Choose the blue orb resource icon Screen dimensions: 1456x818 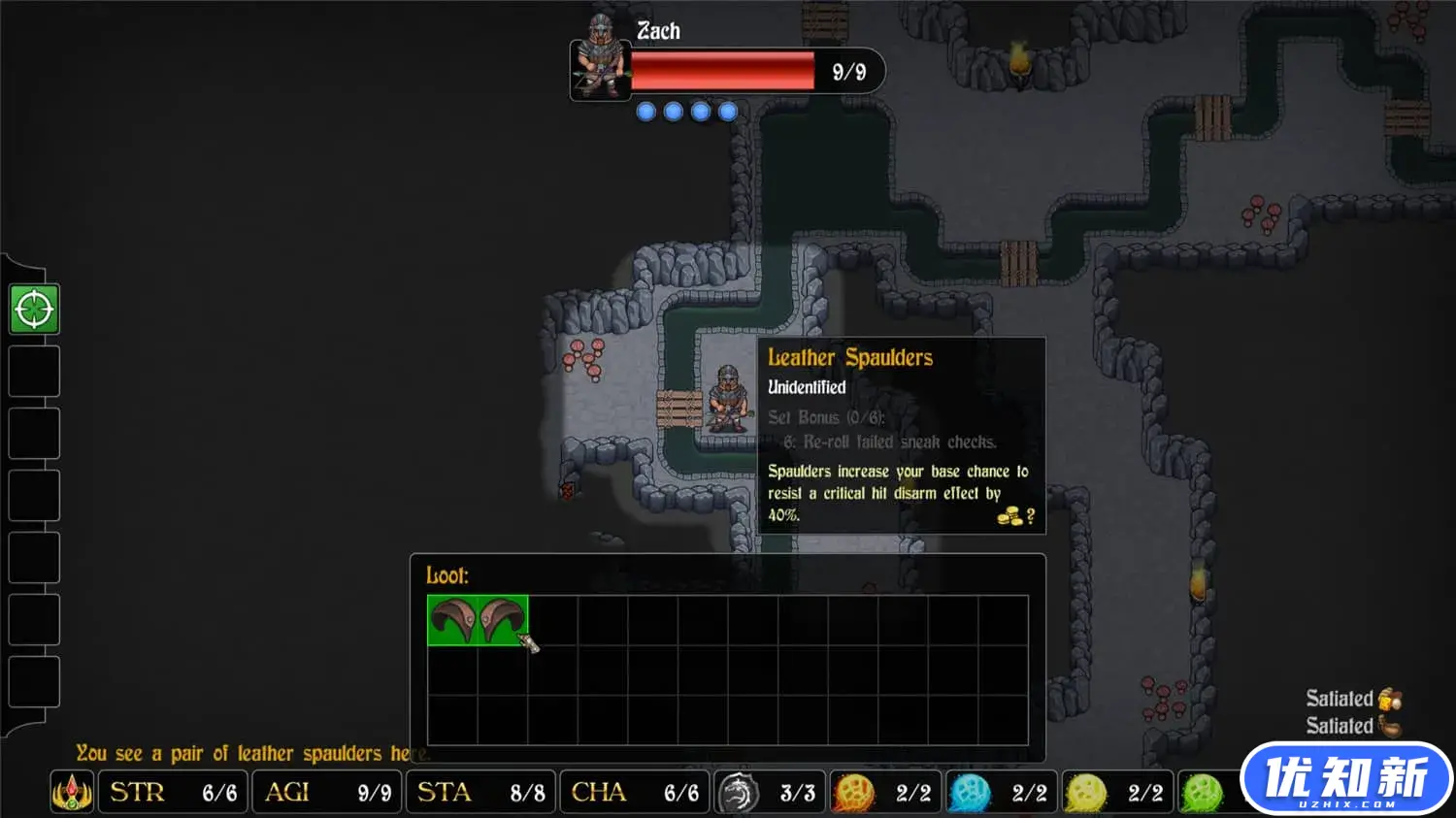click(x=970, y=793)
